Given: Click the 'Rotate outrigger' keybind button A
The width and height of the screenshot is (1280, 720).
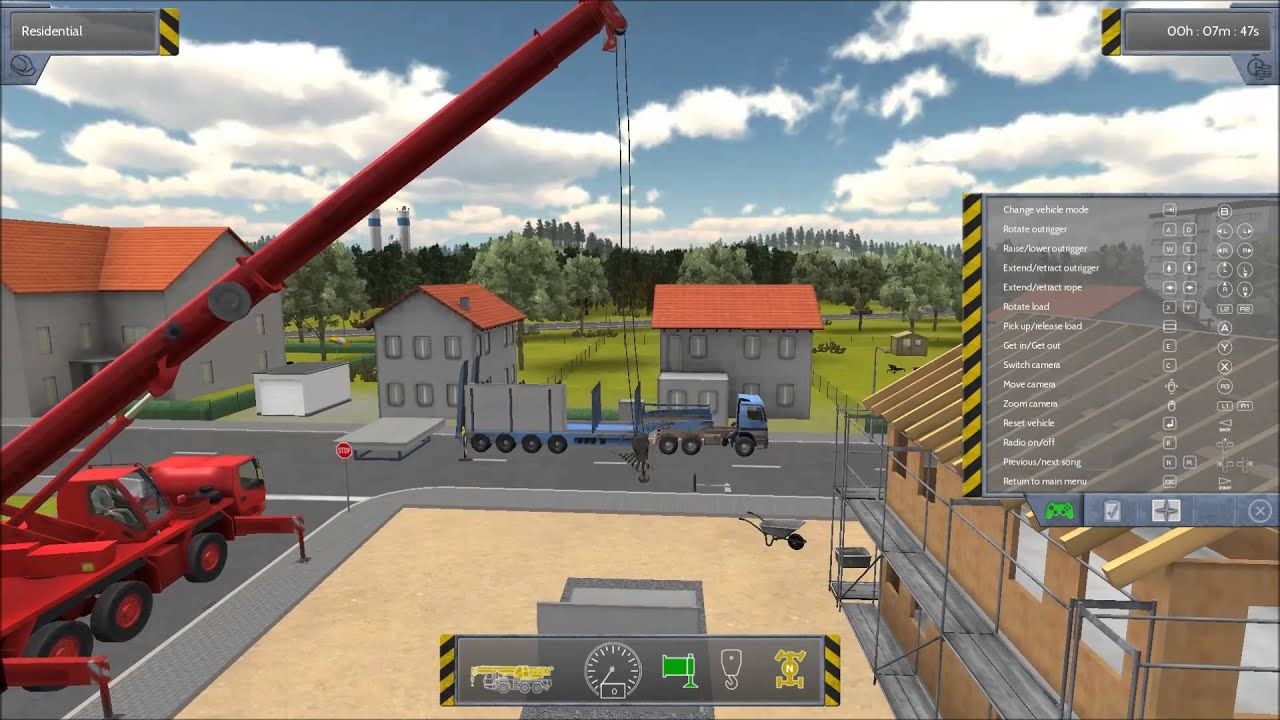Looking at the screenshot, I should [1168, 230].
